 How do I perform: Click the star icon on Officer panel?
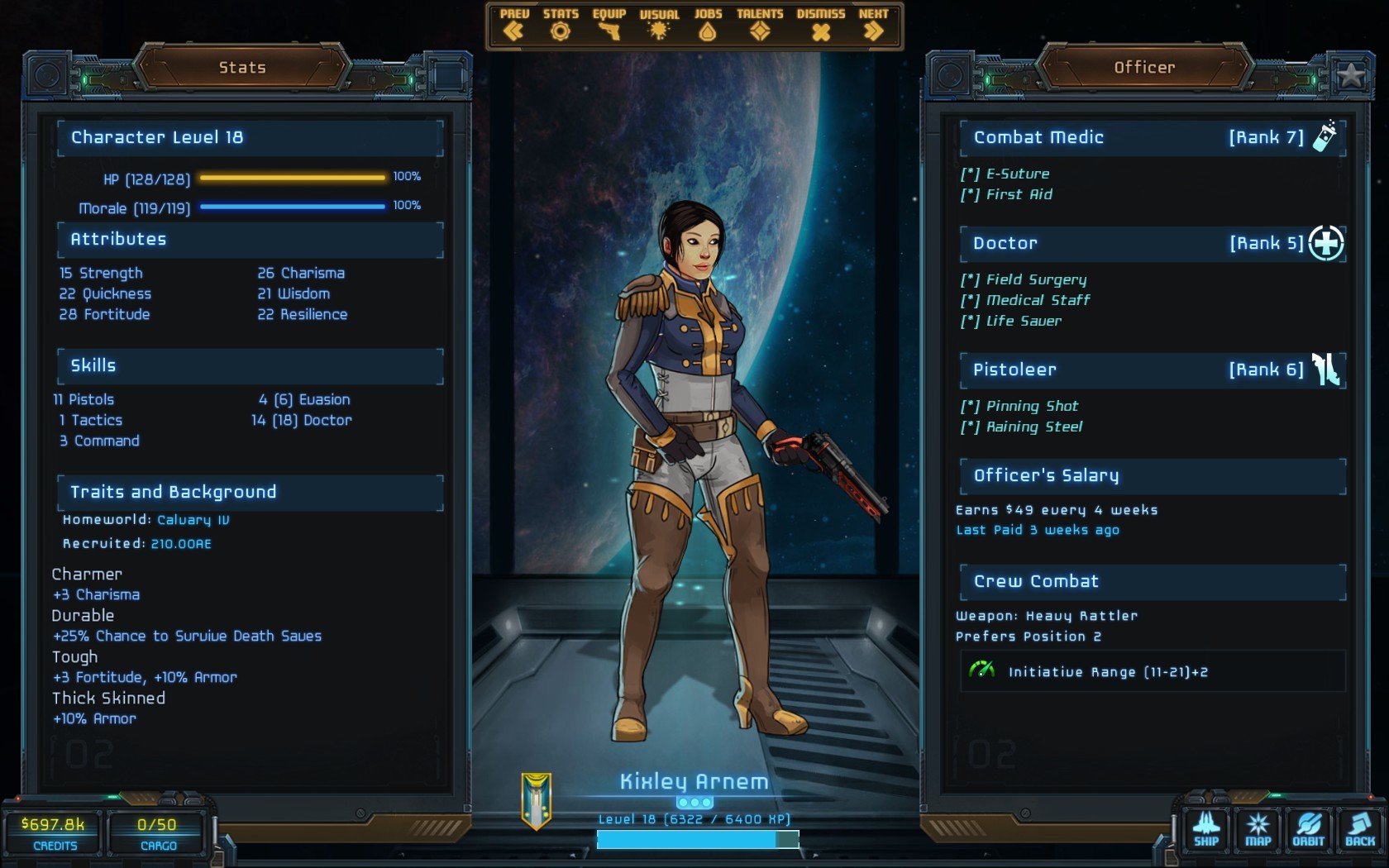1350,75
